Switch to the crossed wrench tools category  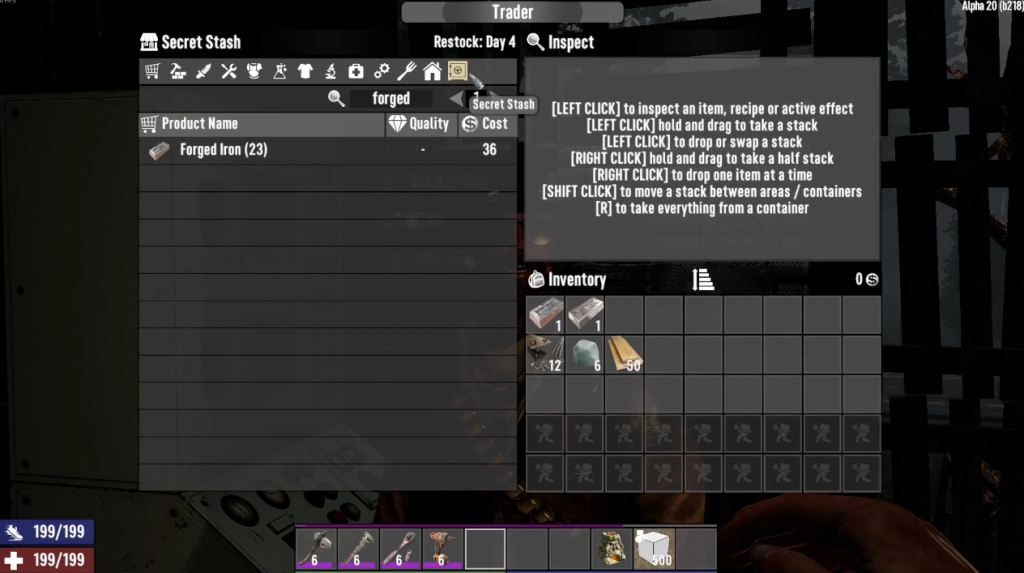[x=229, y=71]
